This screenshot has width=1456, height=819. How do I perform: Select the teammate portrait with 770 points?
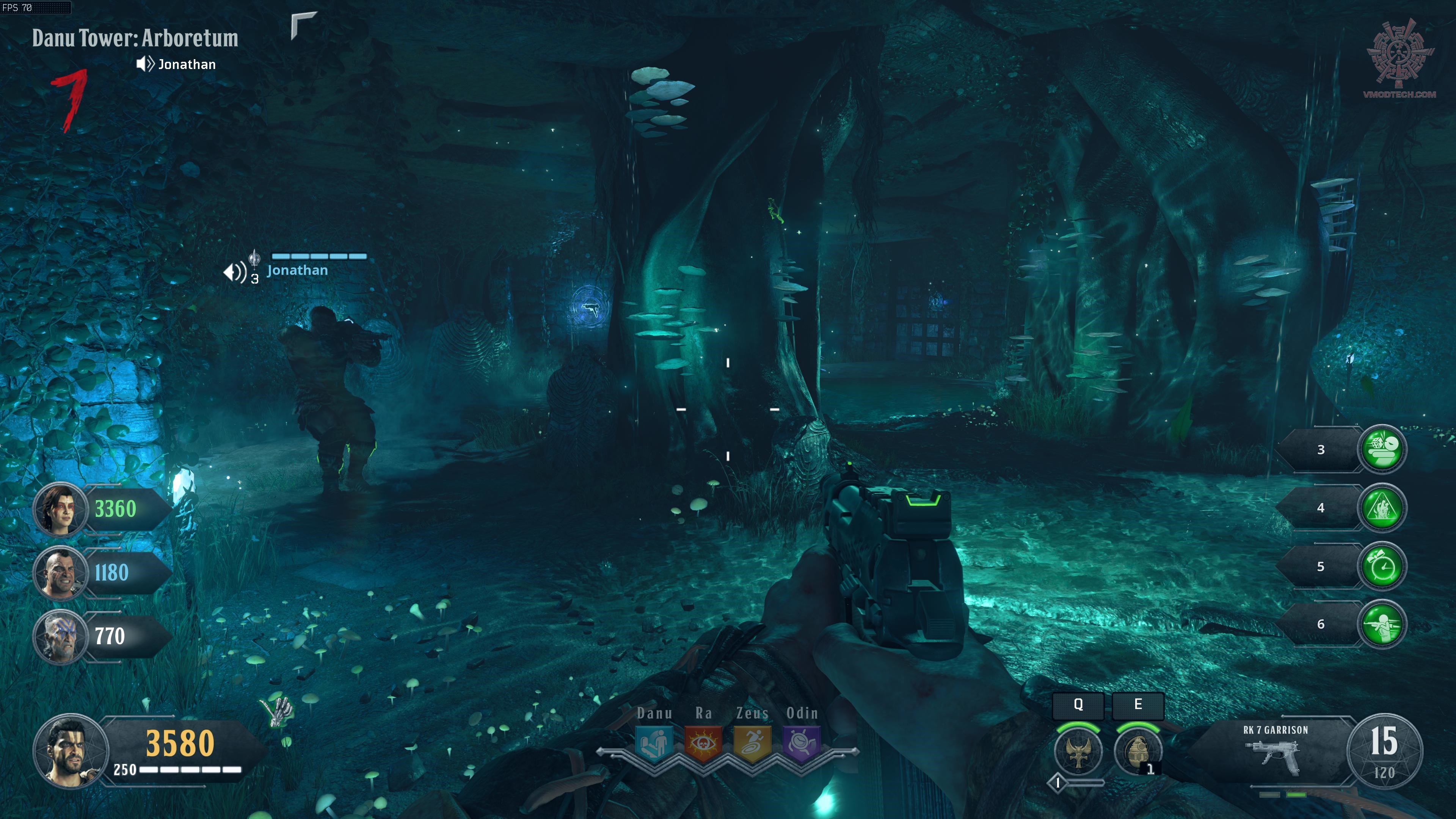point(60,636)
